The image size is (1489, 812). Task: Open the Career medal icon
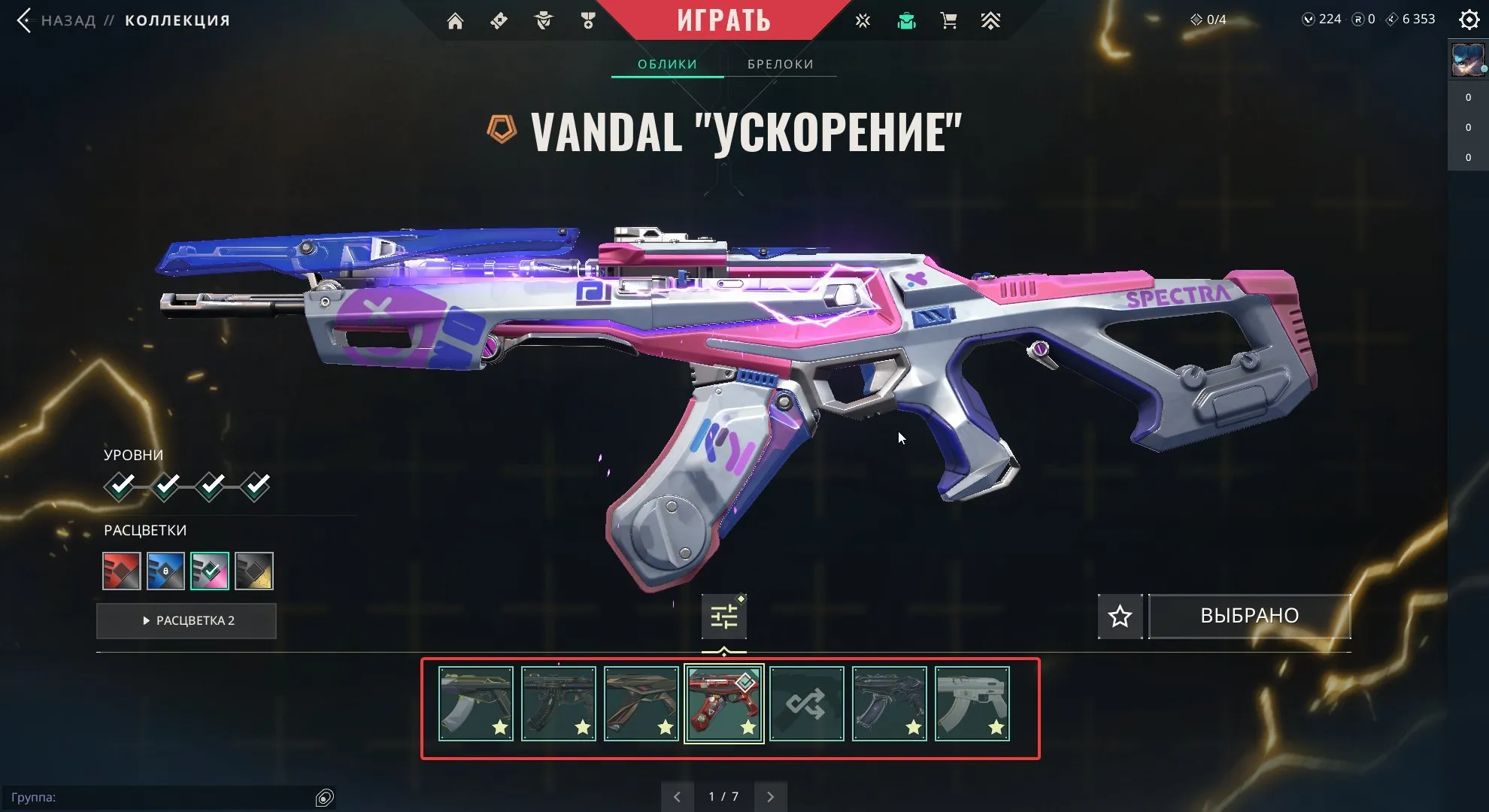click(x=589, y=20)
